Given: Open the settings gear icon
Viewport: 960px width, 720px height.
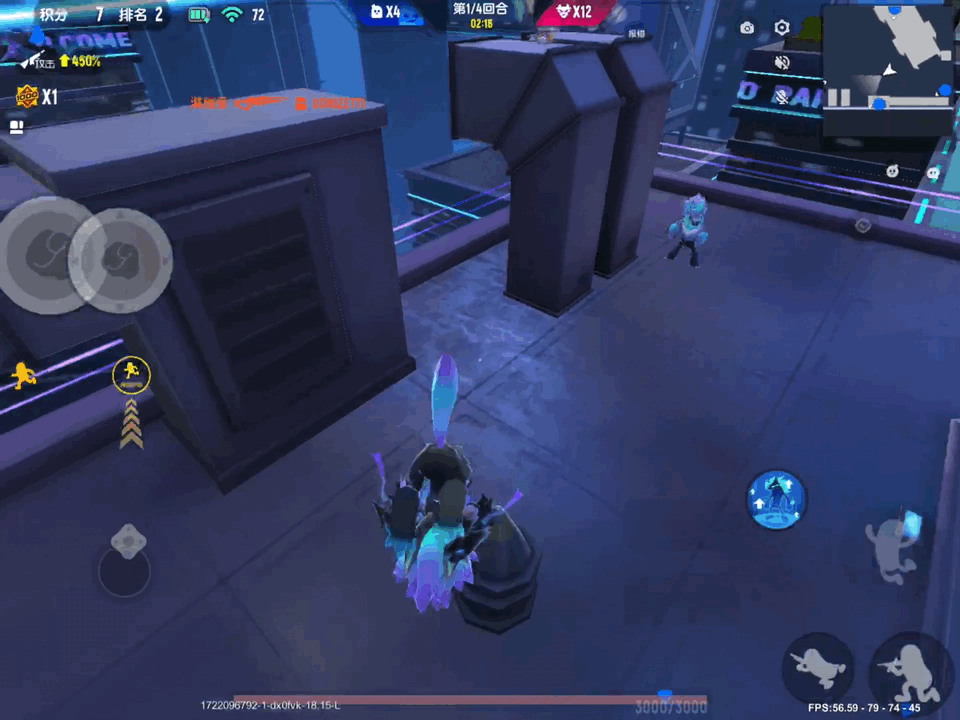Looking at the screenshot, I should pos(782,28).
